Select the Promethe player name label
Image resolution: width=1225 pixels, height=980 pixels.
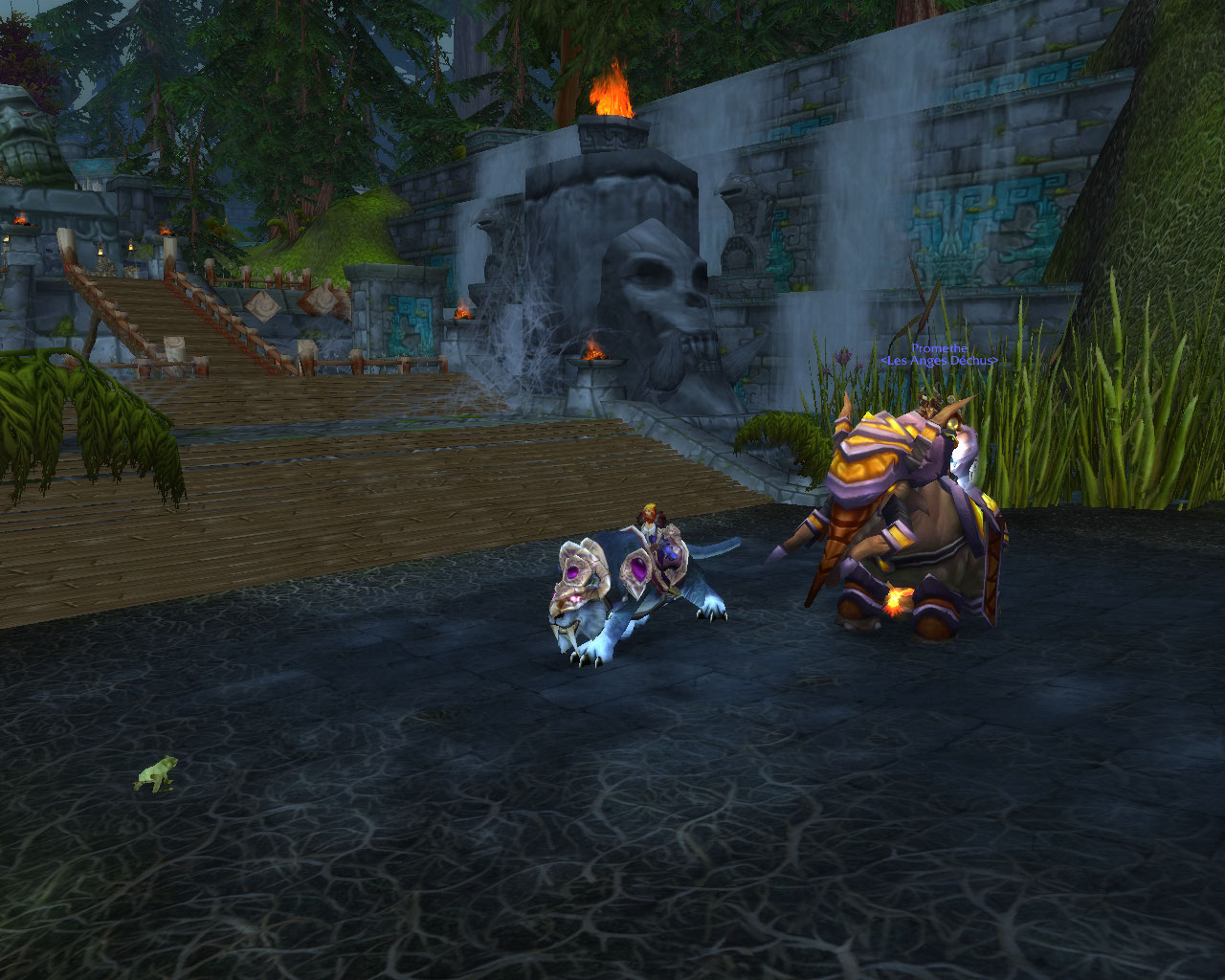coord(939,348)
